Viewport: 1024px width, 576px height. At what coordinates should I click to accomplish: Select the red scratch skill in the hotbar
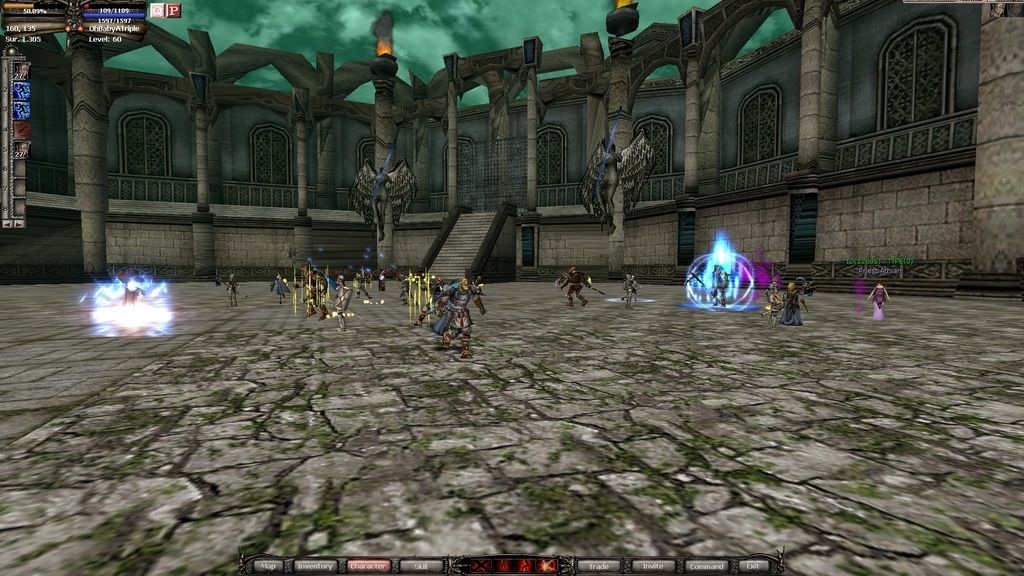(x=21, y=130)
